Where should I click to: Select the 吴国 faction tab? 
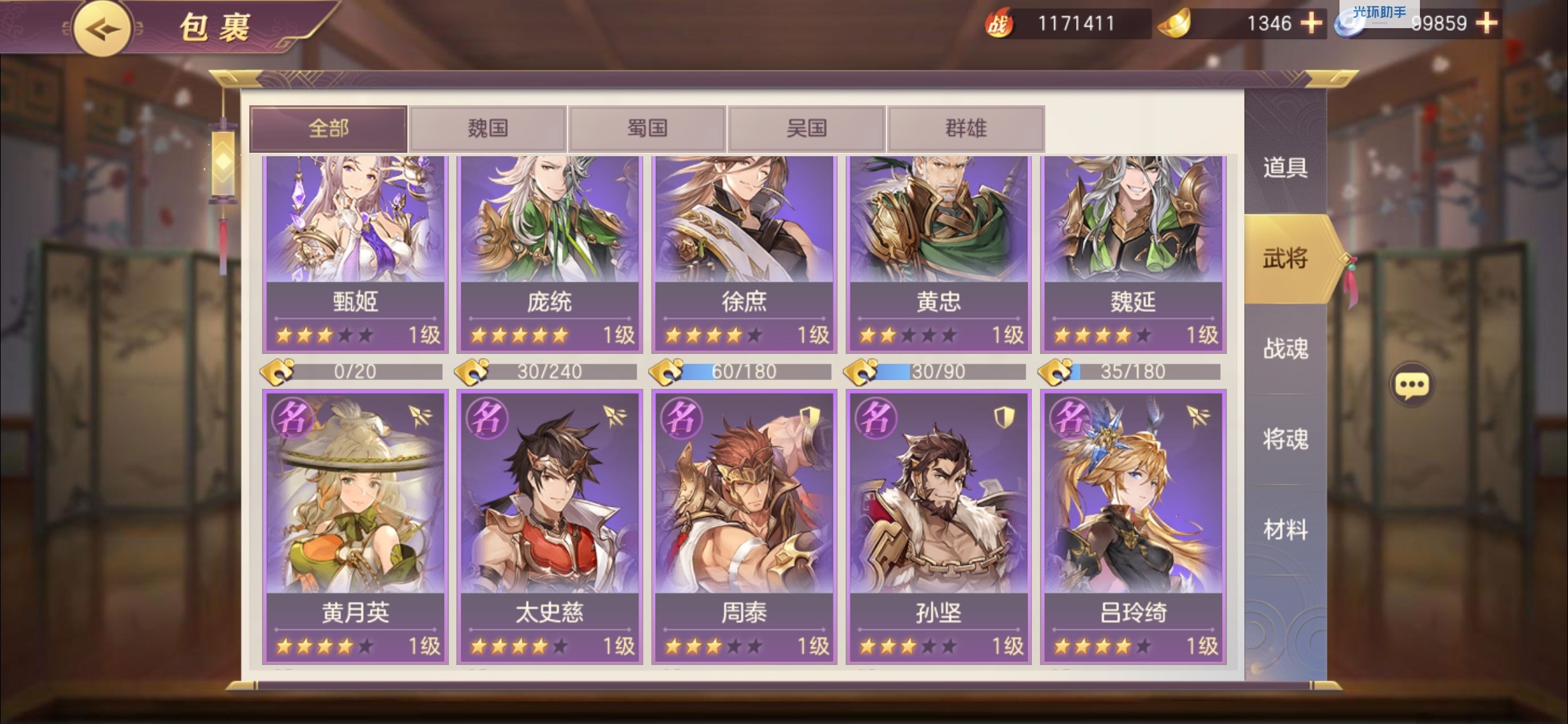807,128
